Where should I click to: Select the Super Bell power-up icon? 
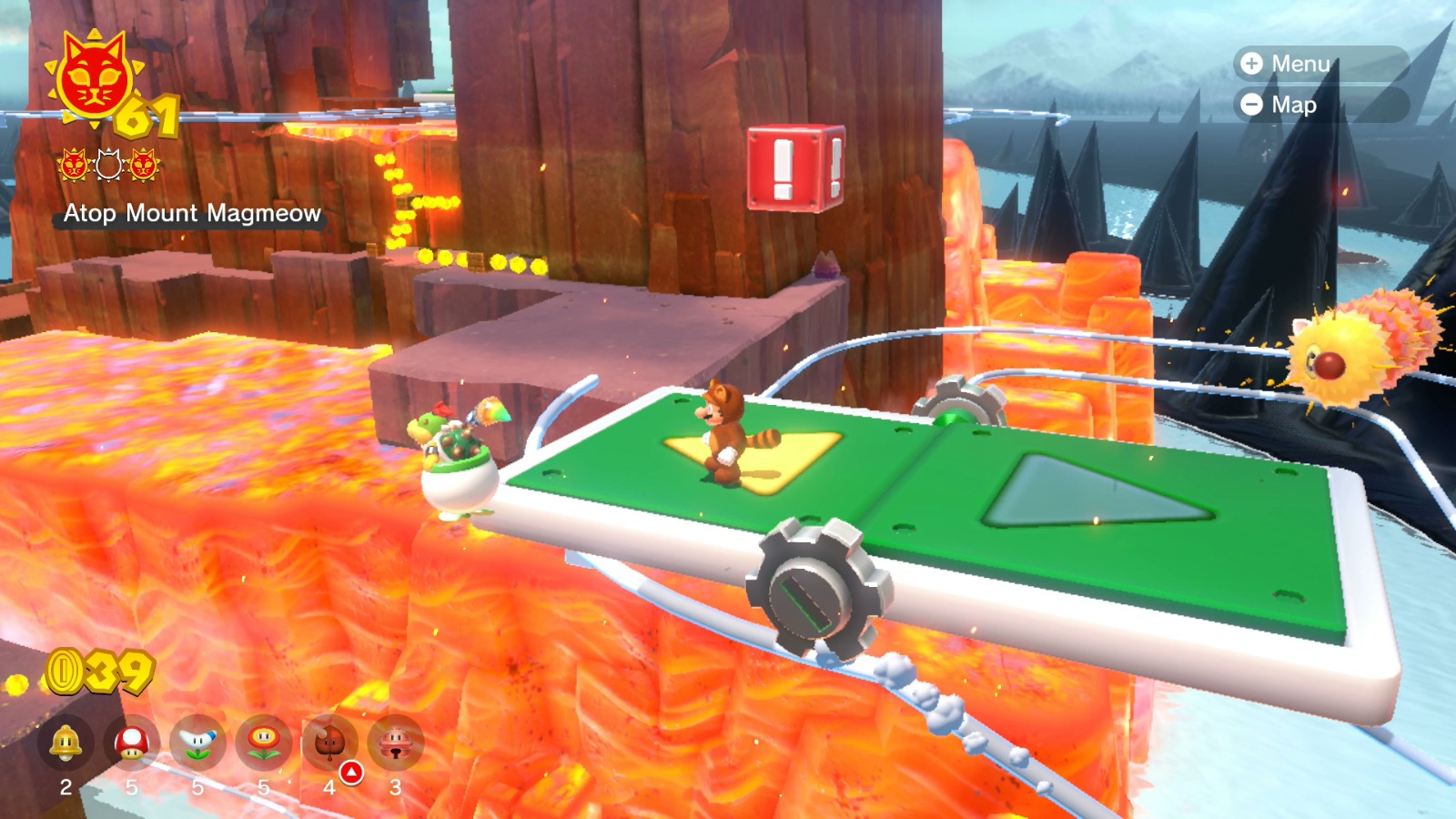click(64, 742)
